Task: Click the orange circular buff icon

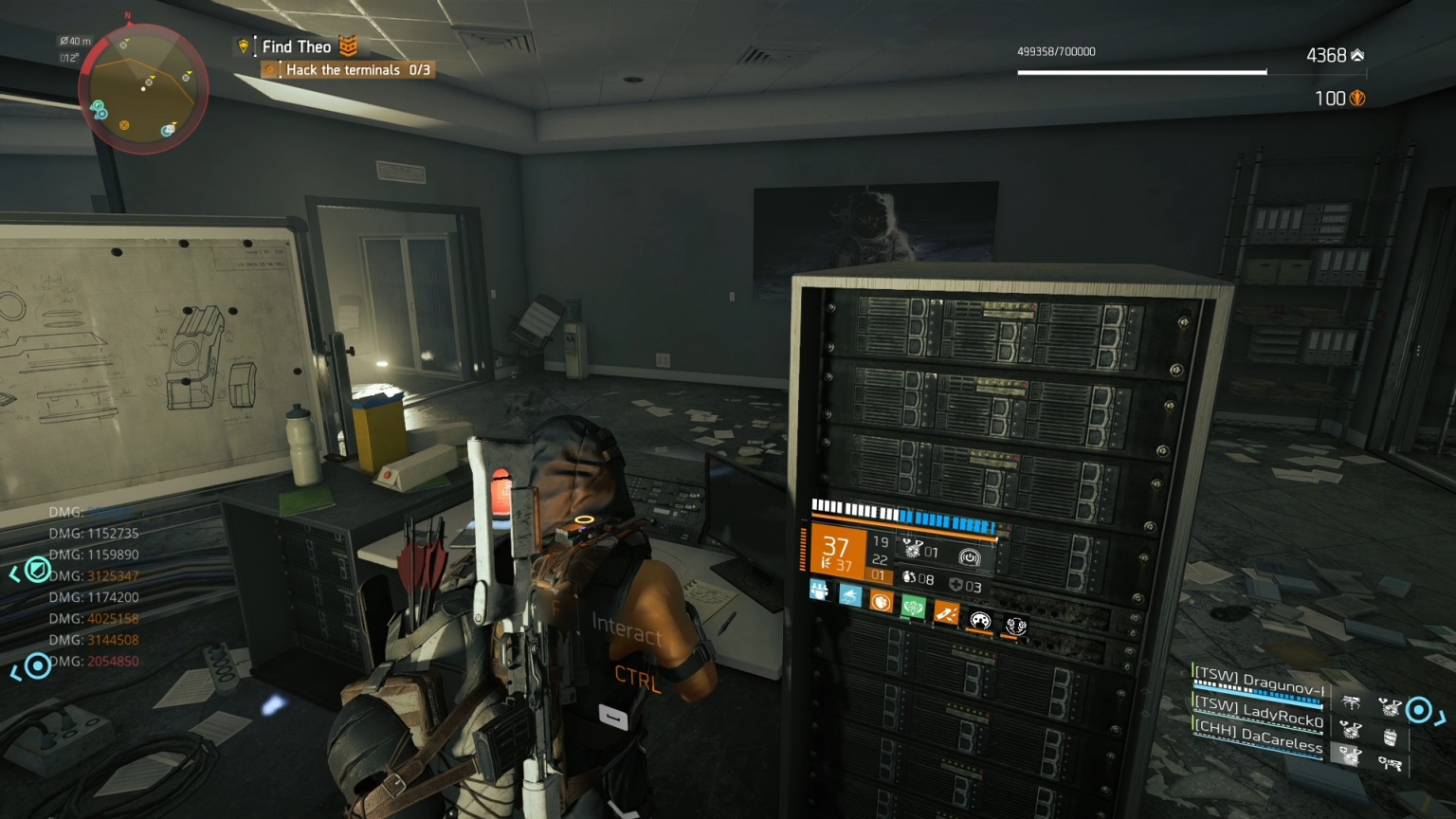Action: click(881, 602)
